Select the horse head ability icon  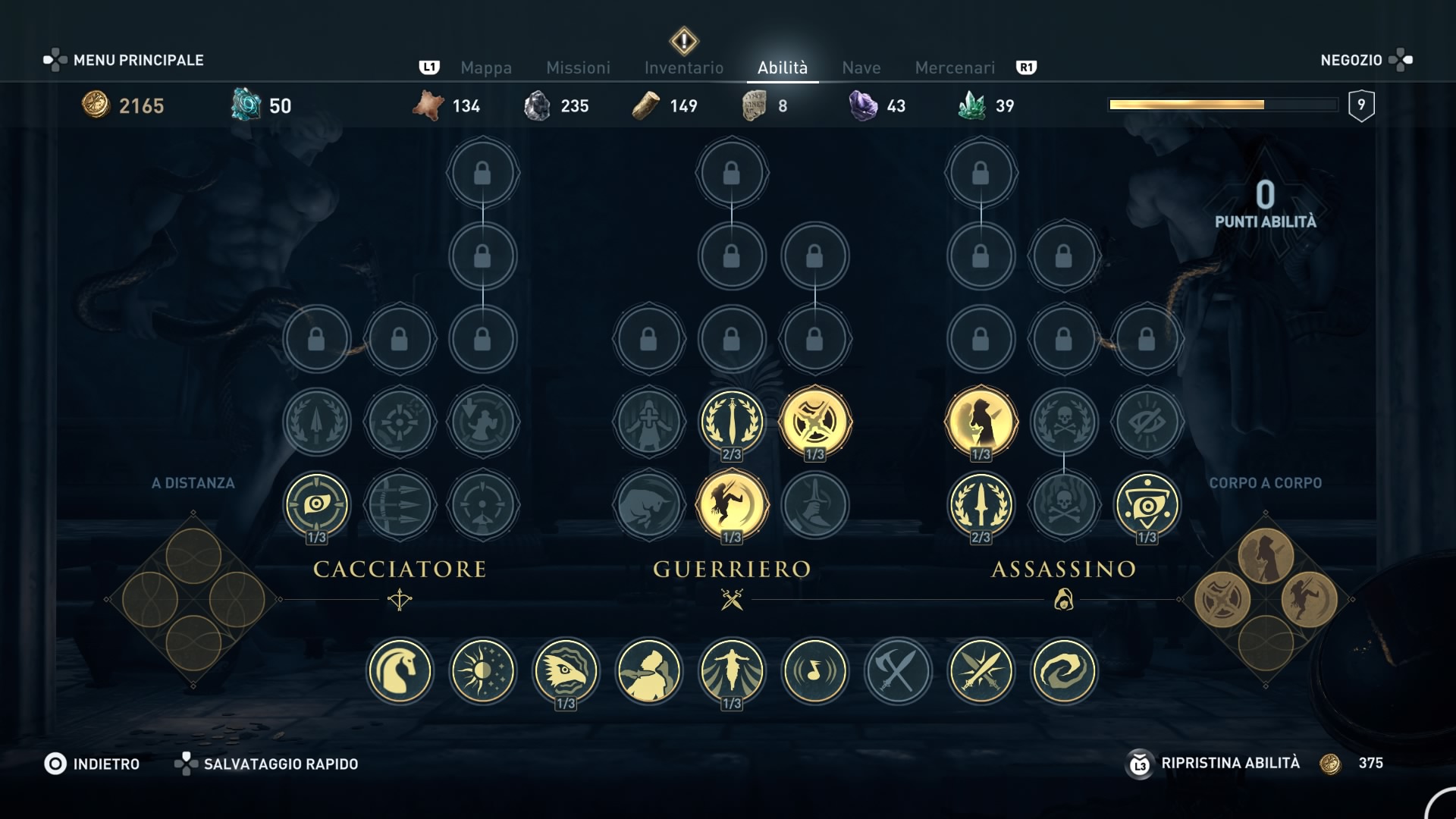coord(400,671)
